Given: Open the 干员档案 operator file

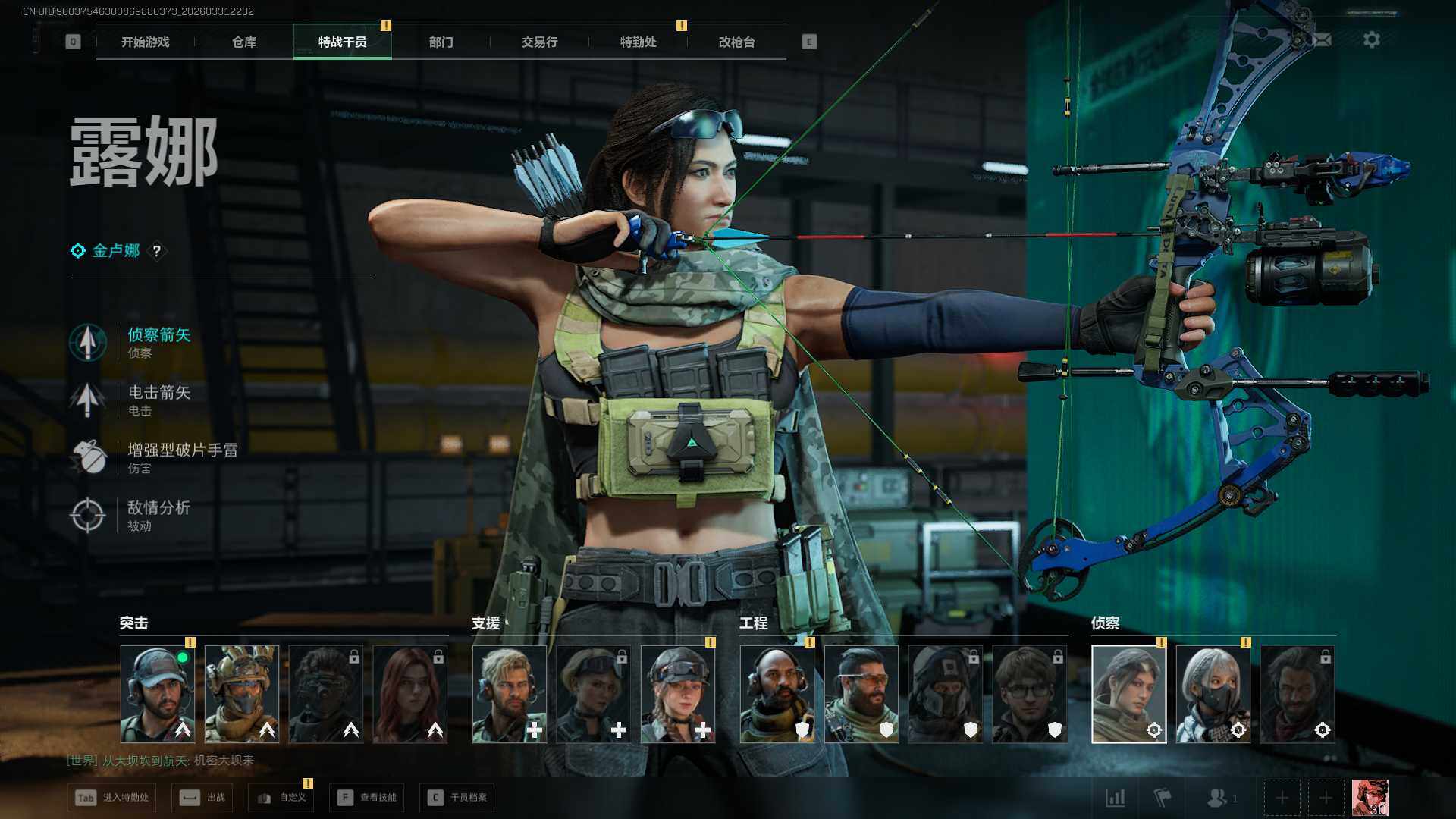Looking at the screenshot, I should pos(457,798).
